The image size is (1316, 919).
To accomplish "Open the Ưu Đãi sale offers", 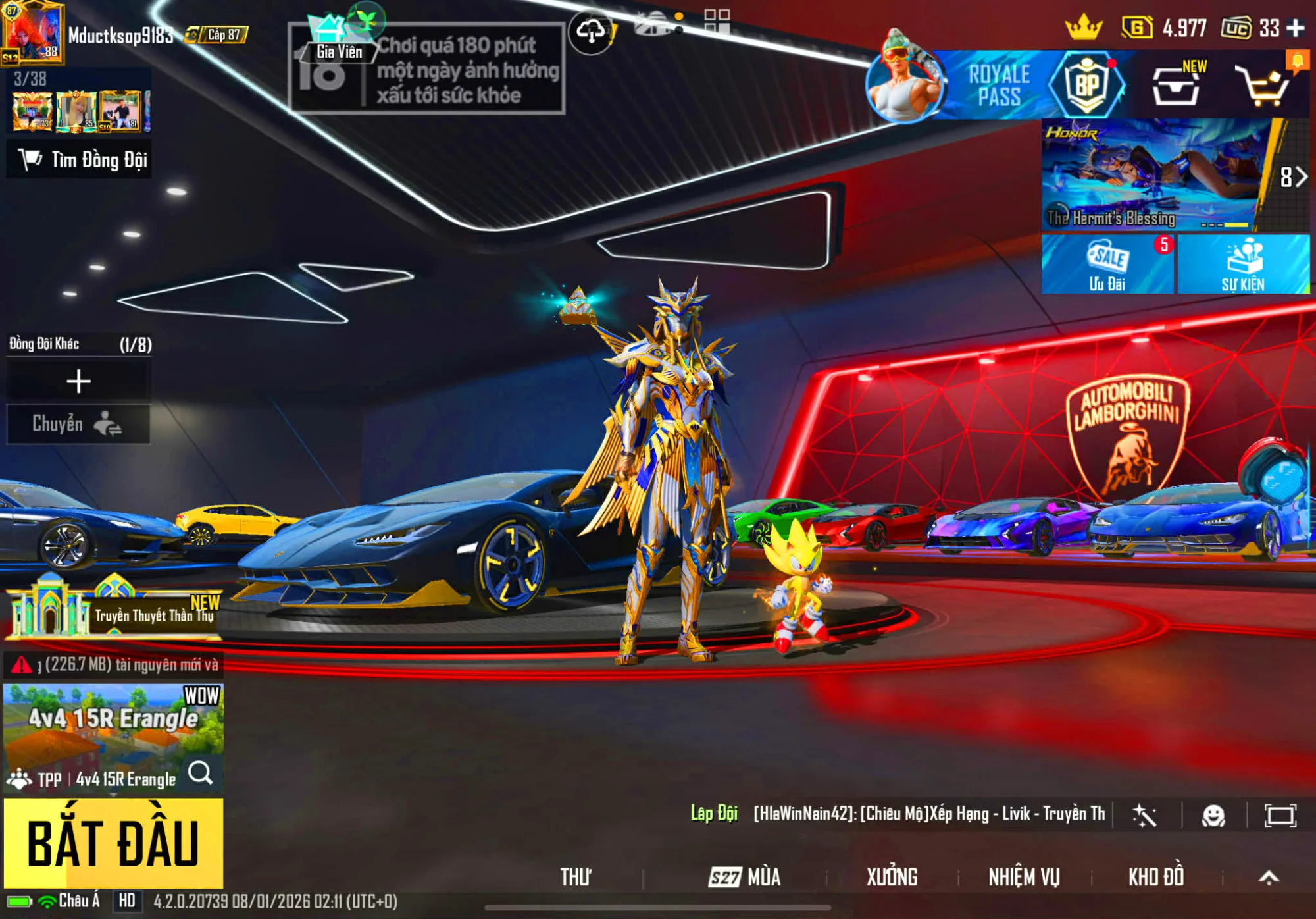I will click(x=1107, y=265).
